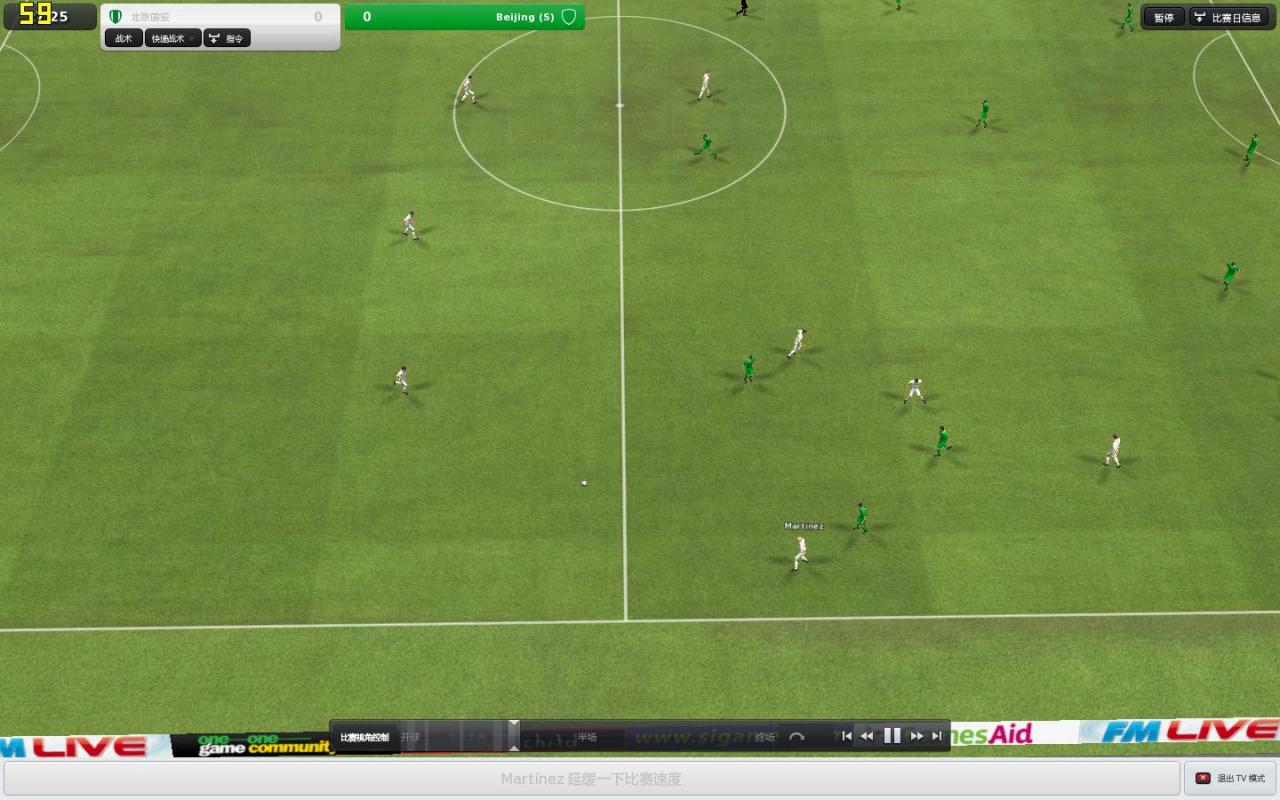
Task: Select the Beijing (S) away team score bar
Action: (x=464, y=17)
